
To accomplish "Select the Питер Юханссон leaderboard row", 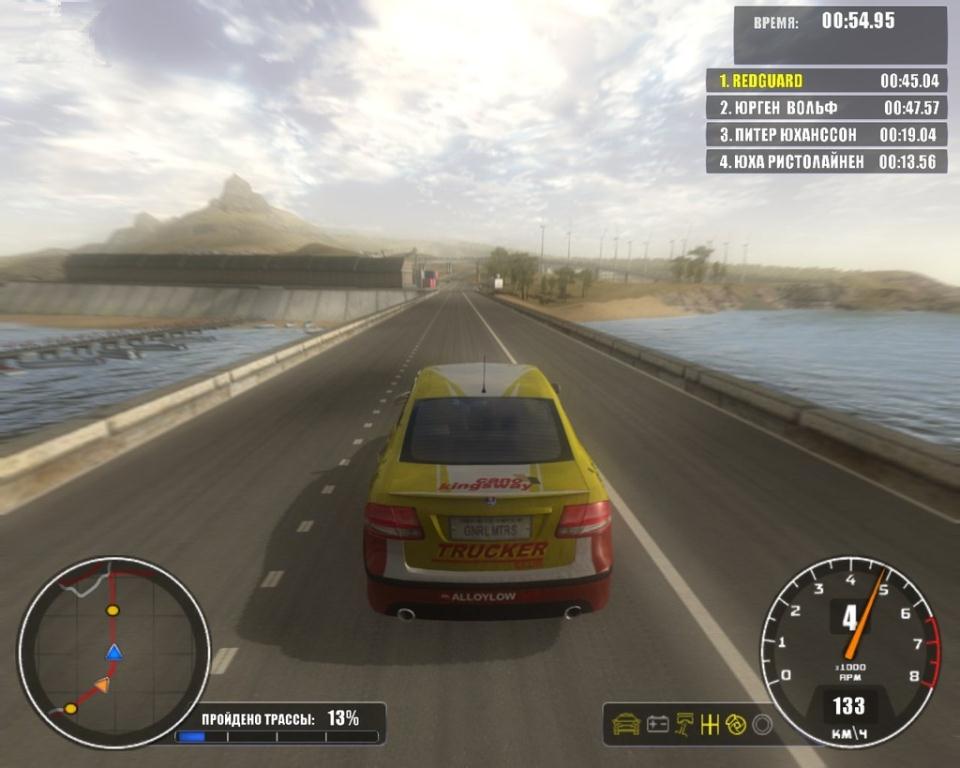I will (x=826, y=134).
